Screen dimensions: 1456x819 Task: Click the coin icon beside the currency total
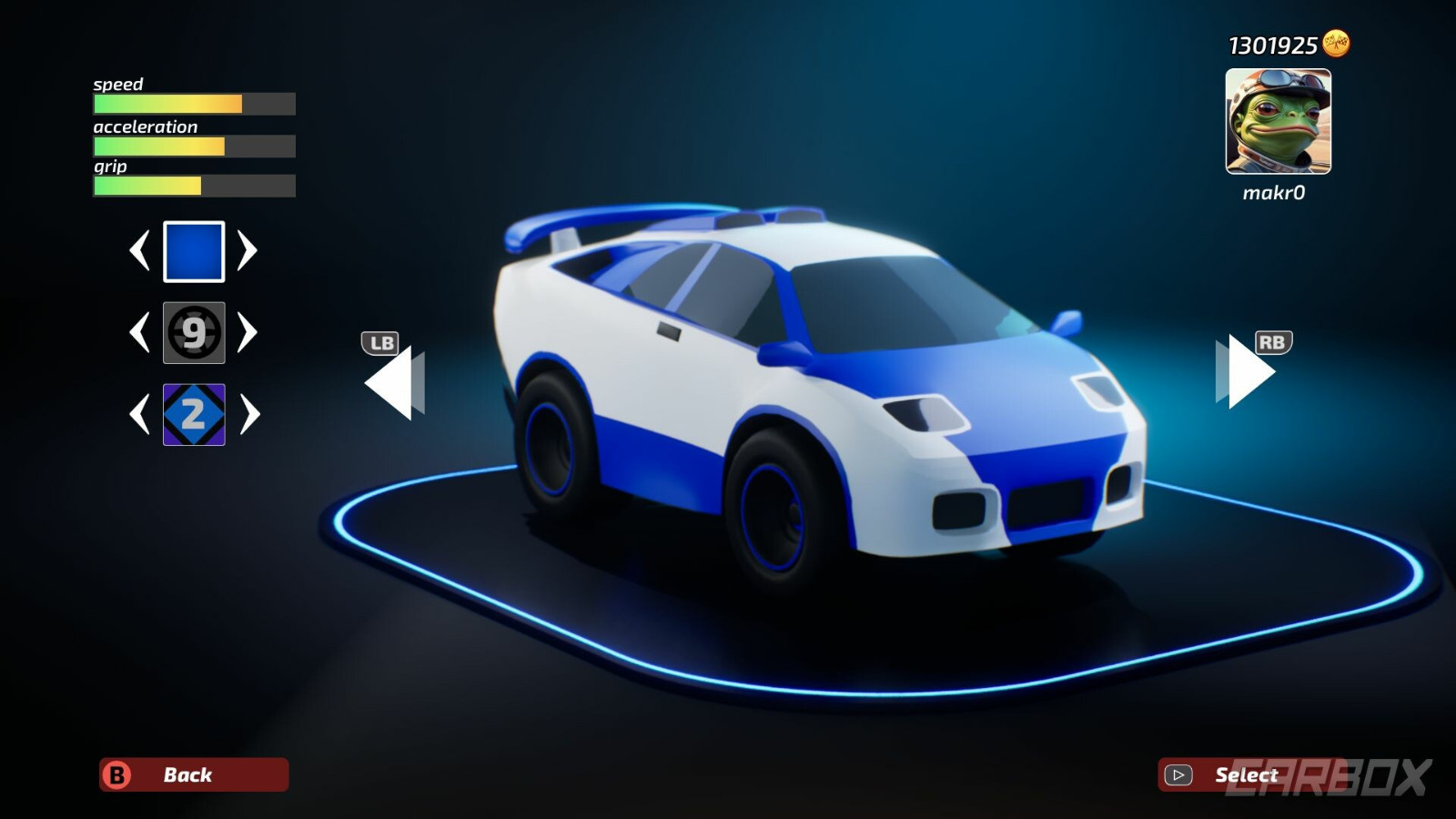(x=1334, y=42)
